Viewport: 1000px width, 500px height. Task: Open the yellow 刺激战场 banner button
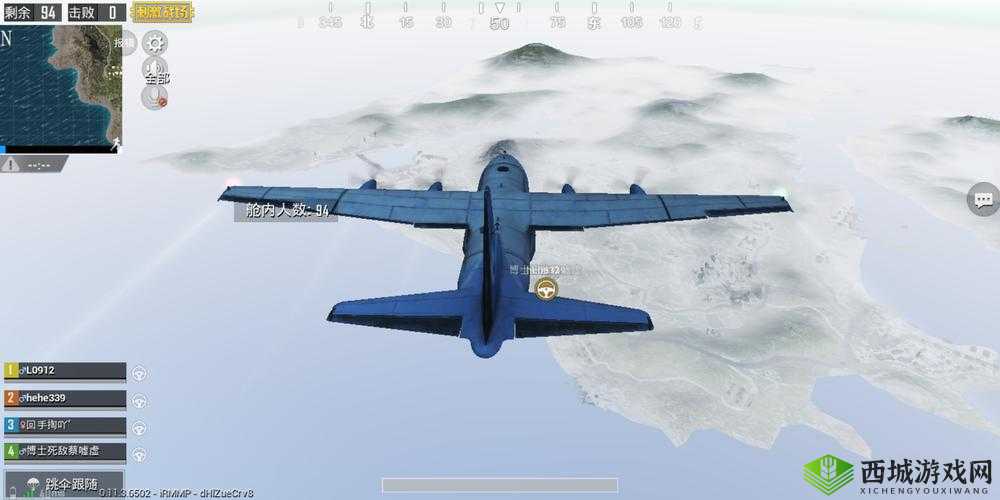163,13
